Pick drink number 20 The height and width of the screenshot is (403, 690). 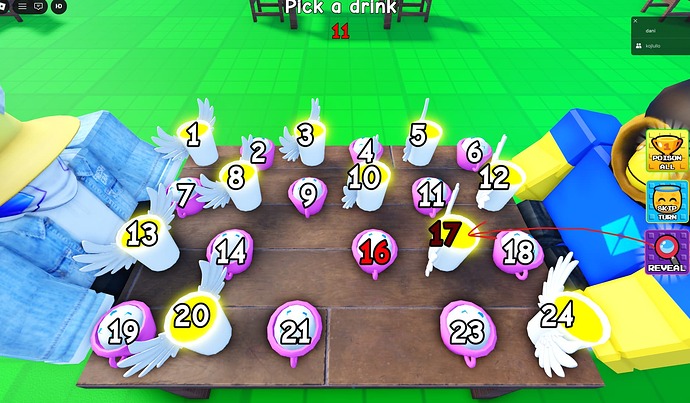[192, 318]
